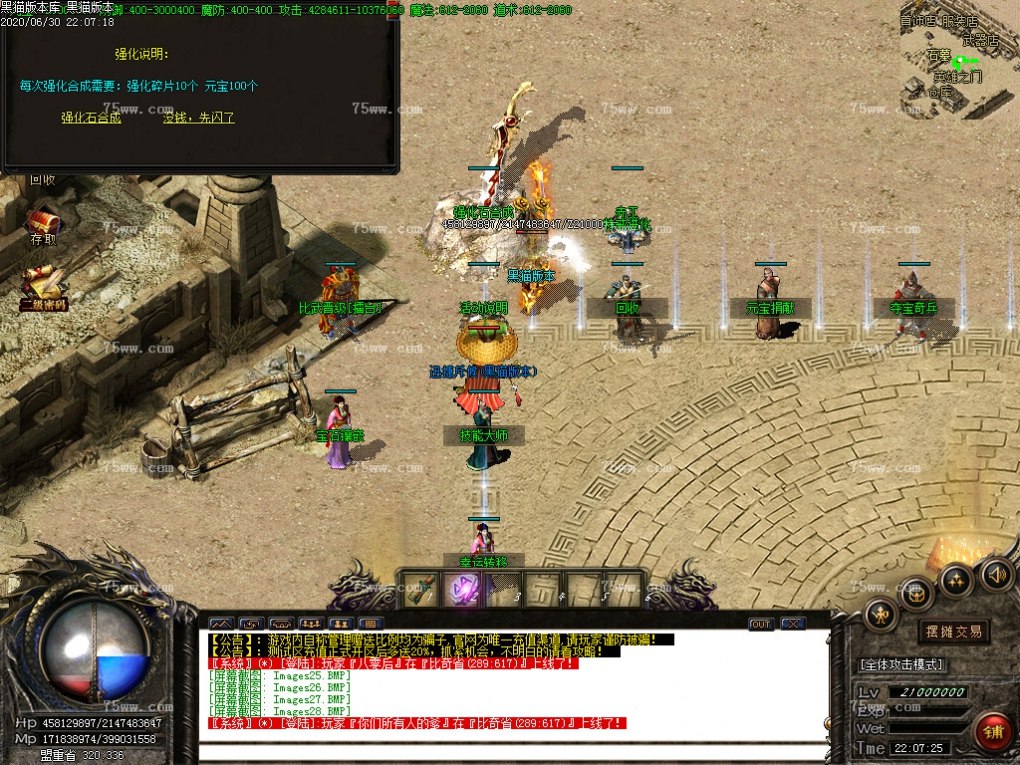Click the OUT button on chat panel
Screen dimensions: 1020x765
(x=761, y=624)
